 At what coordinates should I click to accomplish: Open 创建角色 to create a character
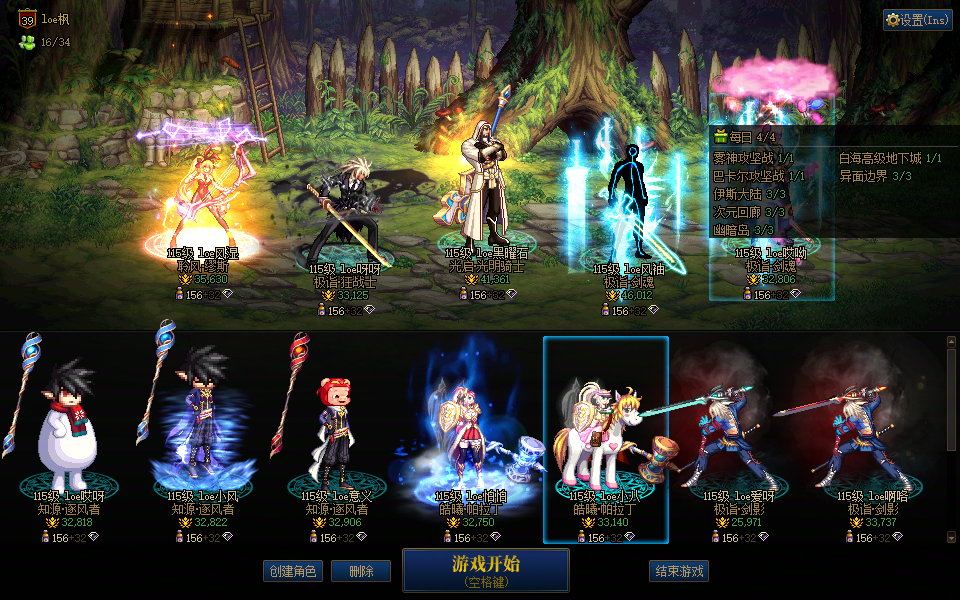point(293,571)
